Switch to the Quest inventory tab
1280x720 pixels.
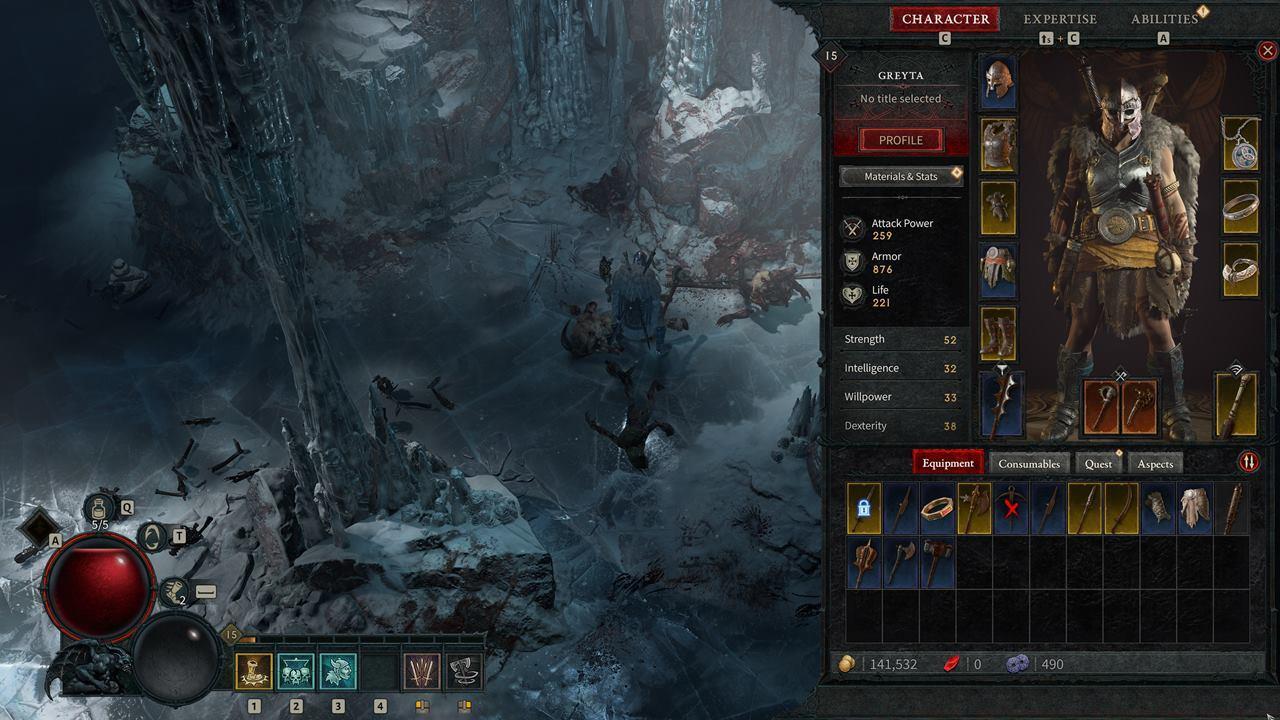pos(1098,463)
